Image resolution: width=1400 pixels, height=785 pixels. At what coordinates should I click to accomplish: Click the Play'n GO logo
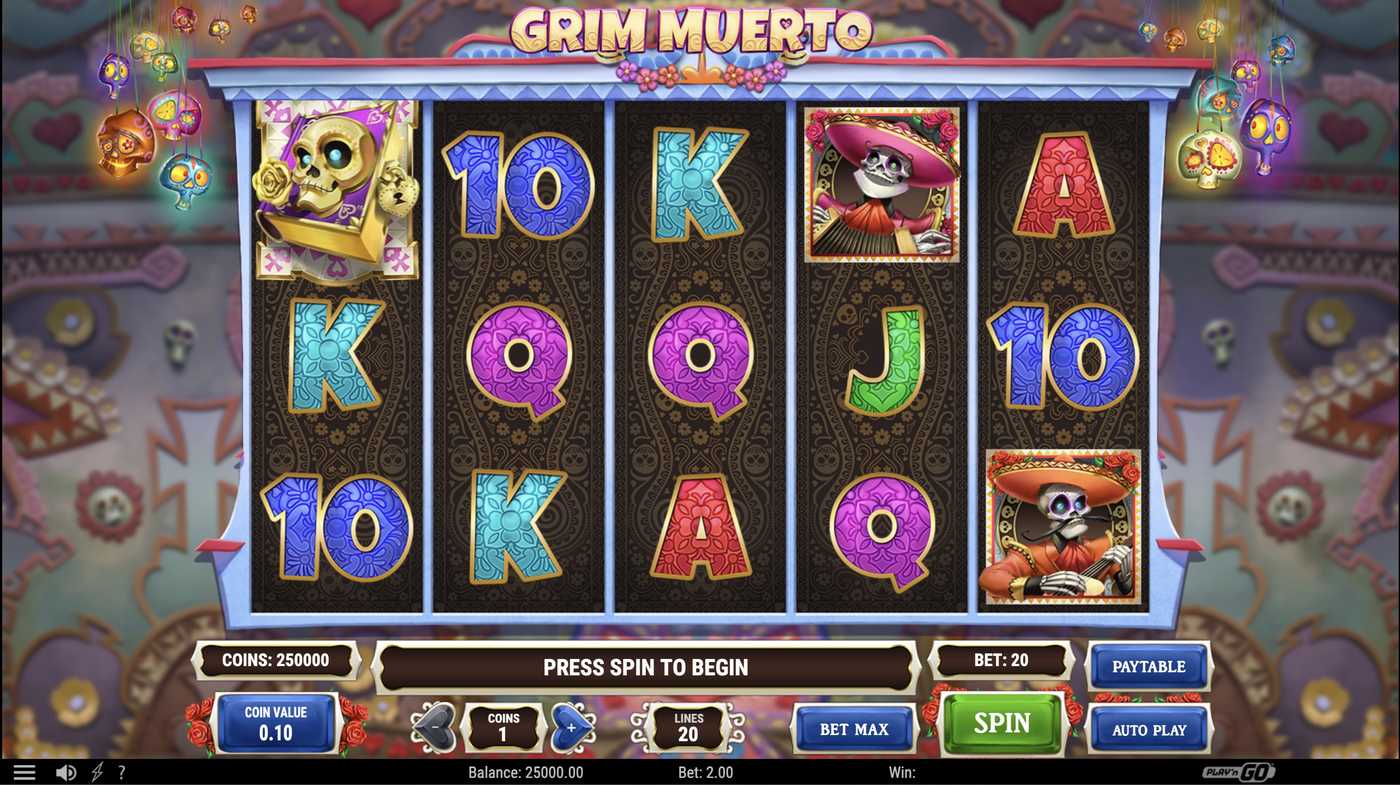(x=1240, y=771)
